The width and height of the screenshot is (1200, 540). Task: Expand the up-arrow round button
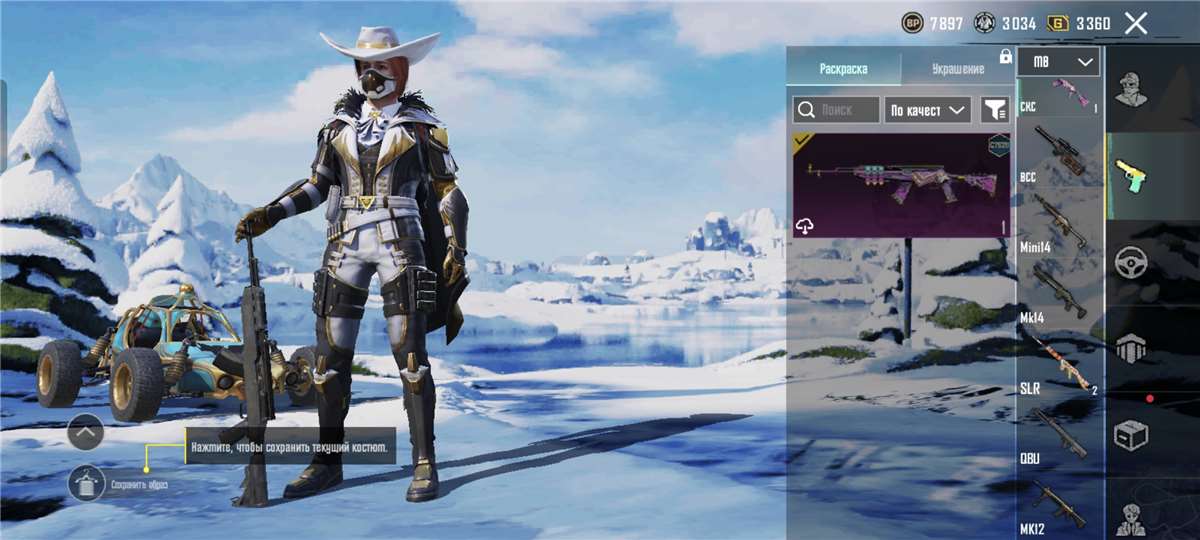coord(86,432)
